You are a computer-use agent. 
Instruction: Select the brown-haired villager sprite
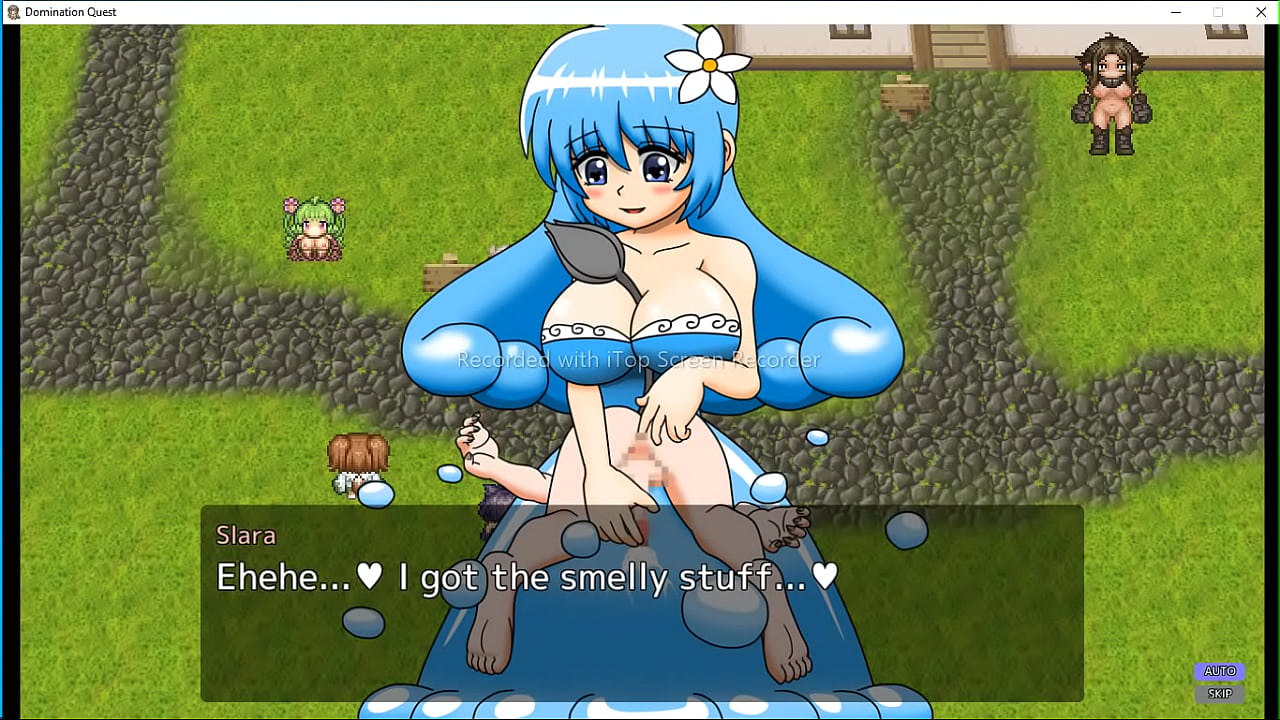tap(358, 460)
